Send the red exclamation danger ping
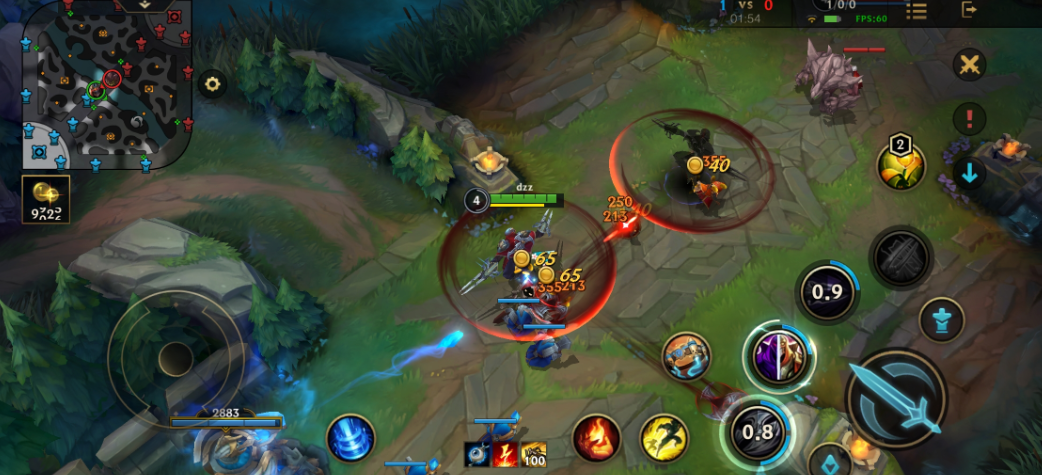 [968, 119]
